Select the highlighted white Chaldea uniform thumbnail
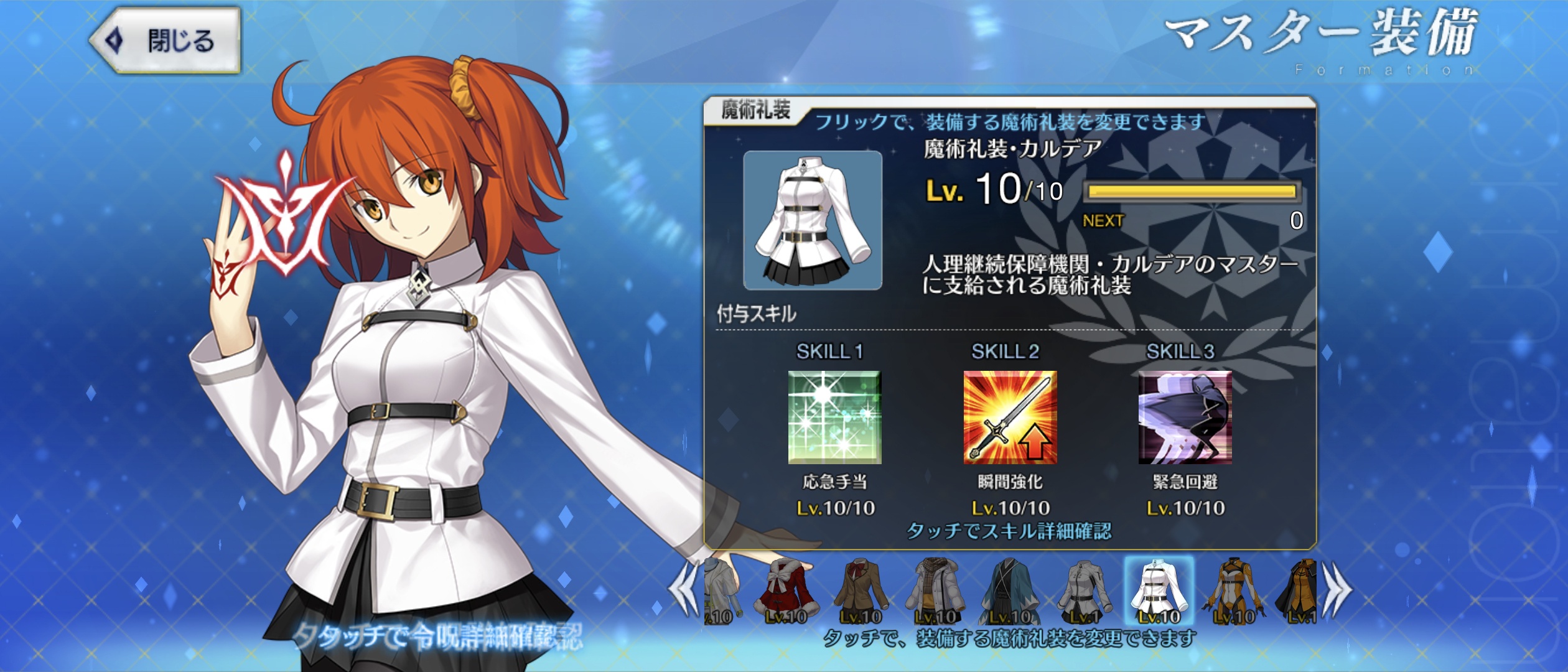Screen dimensions: 1568x672 [1159, 591]
